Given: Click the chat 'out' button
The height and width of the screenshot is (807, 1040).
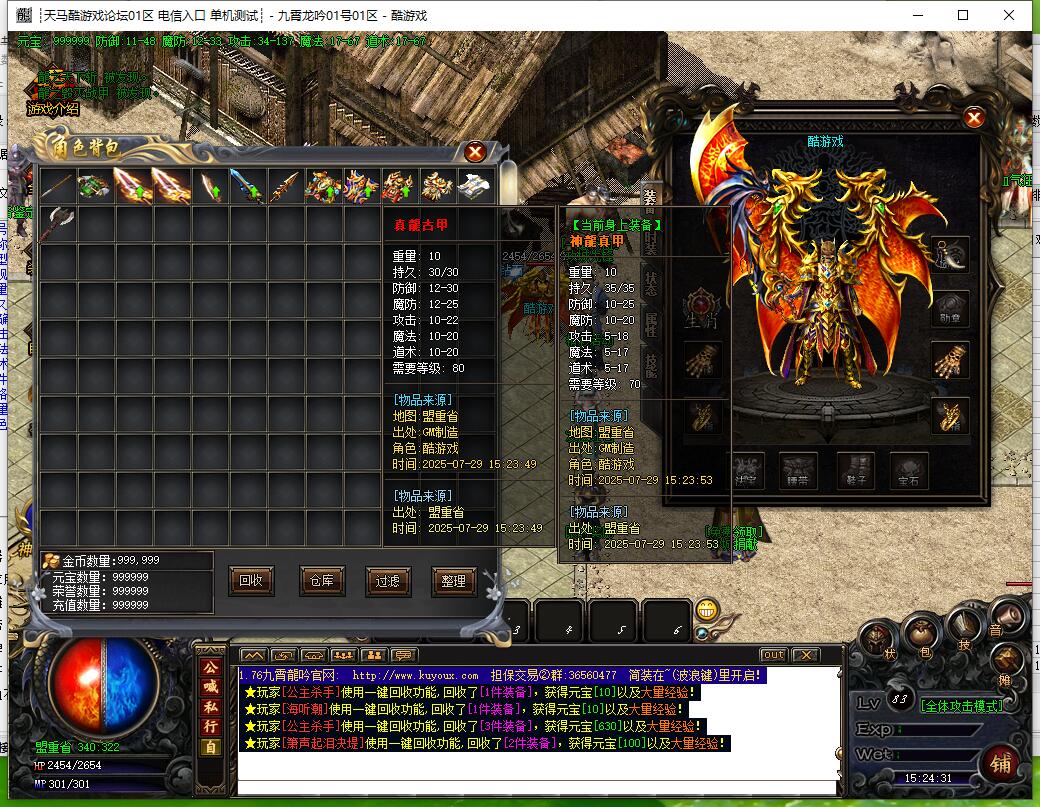Looking at the screenshot, I should click(x=773, y=655).
